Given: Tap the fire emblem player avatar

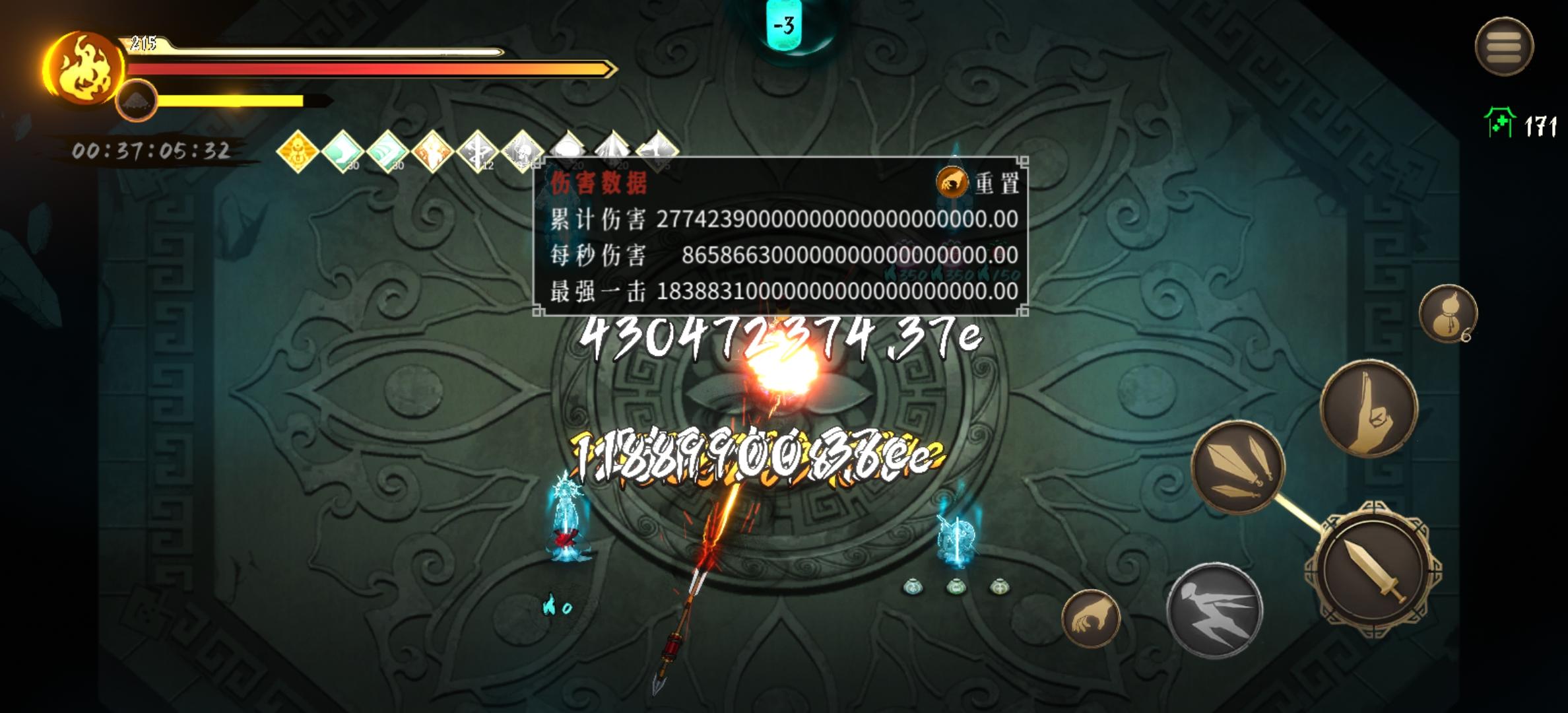Looking at the screenshot, I should pos(82,66).
